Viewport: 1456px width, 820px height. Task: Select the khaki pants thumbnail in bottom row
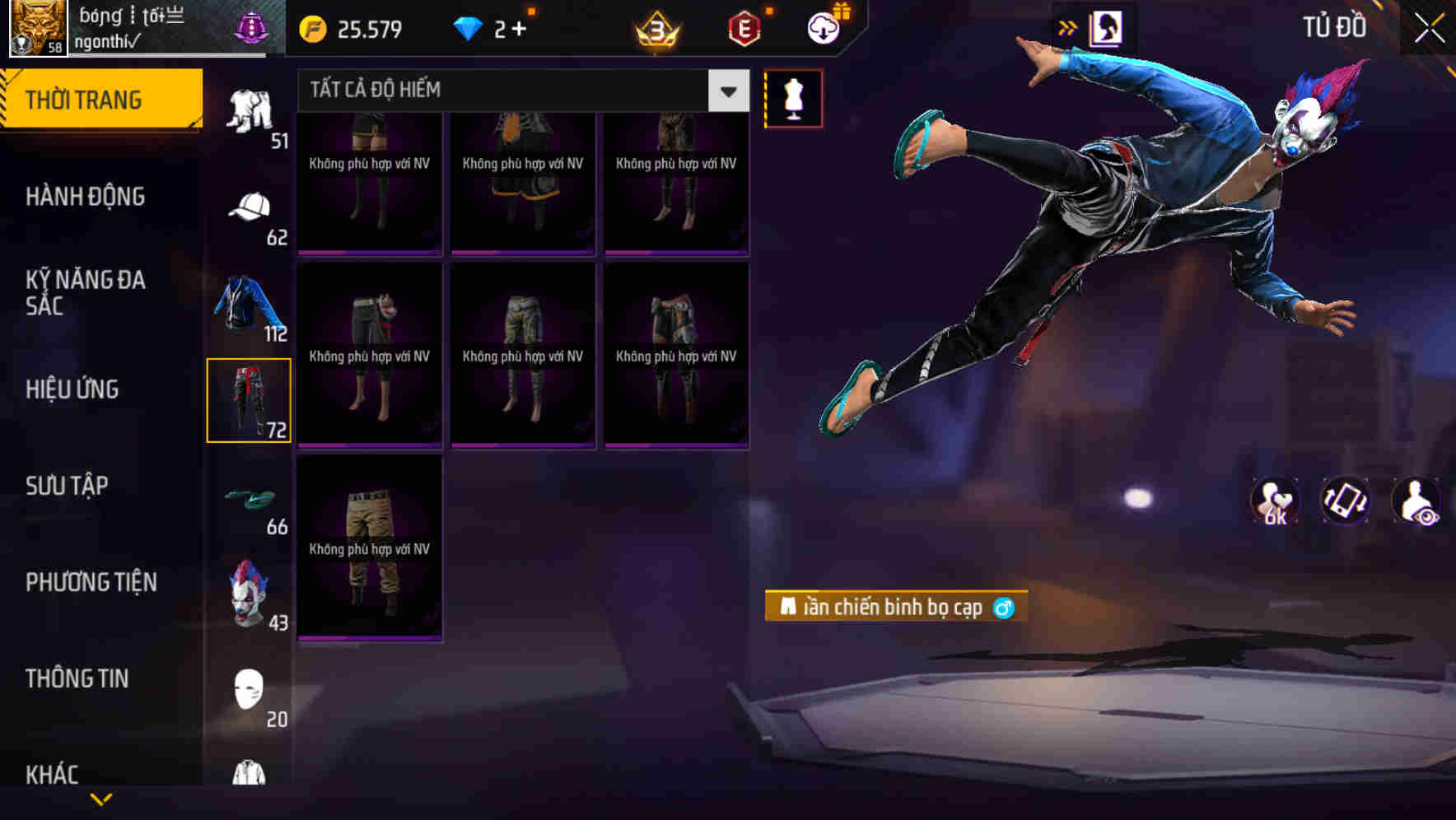(x=369, y=547)
